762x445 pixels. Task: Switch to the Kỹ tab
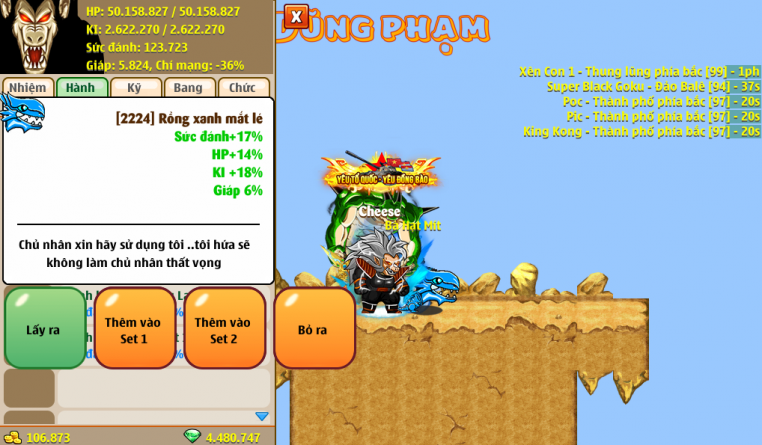[x=135, y=87]
